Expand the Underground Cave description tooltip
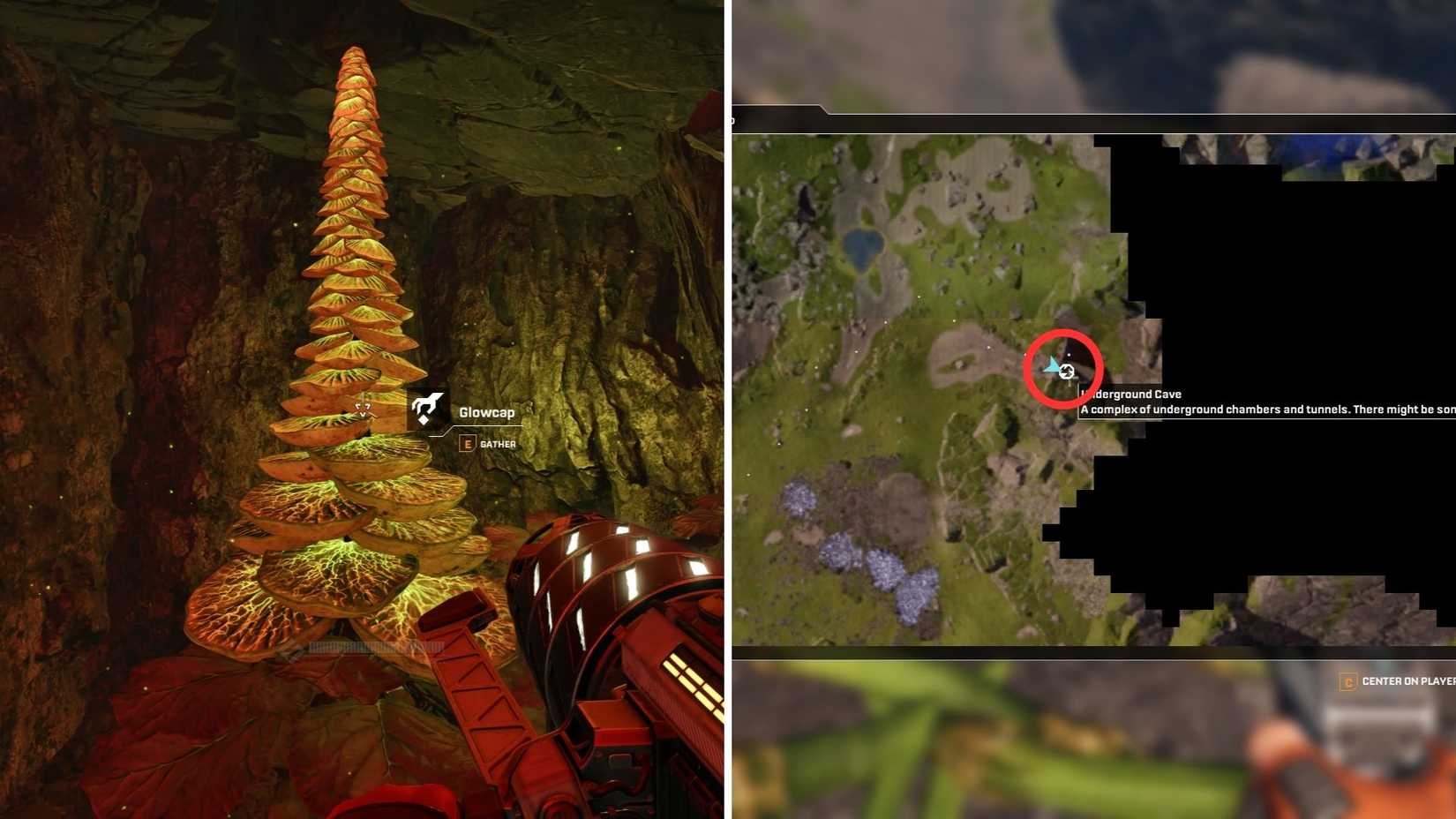This screenshot has width=1456, height=819. coord(1235,409)
